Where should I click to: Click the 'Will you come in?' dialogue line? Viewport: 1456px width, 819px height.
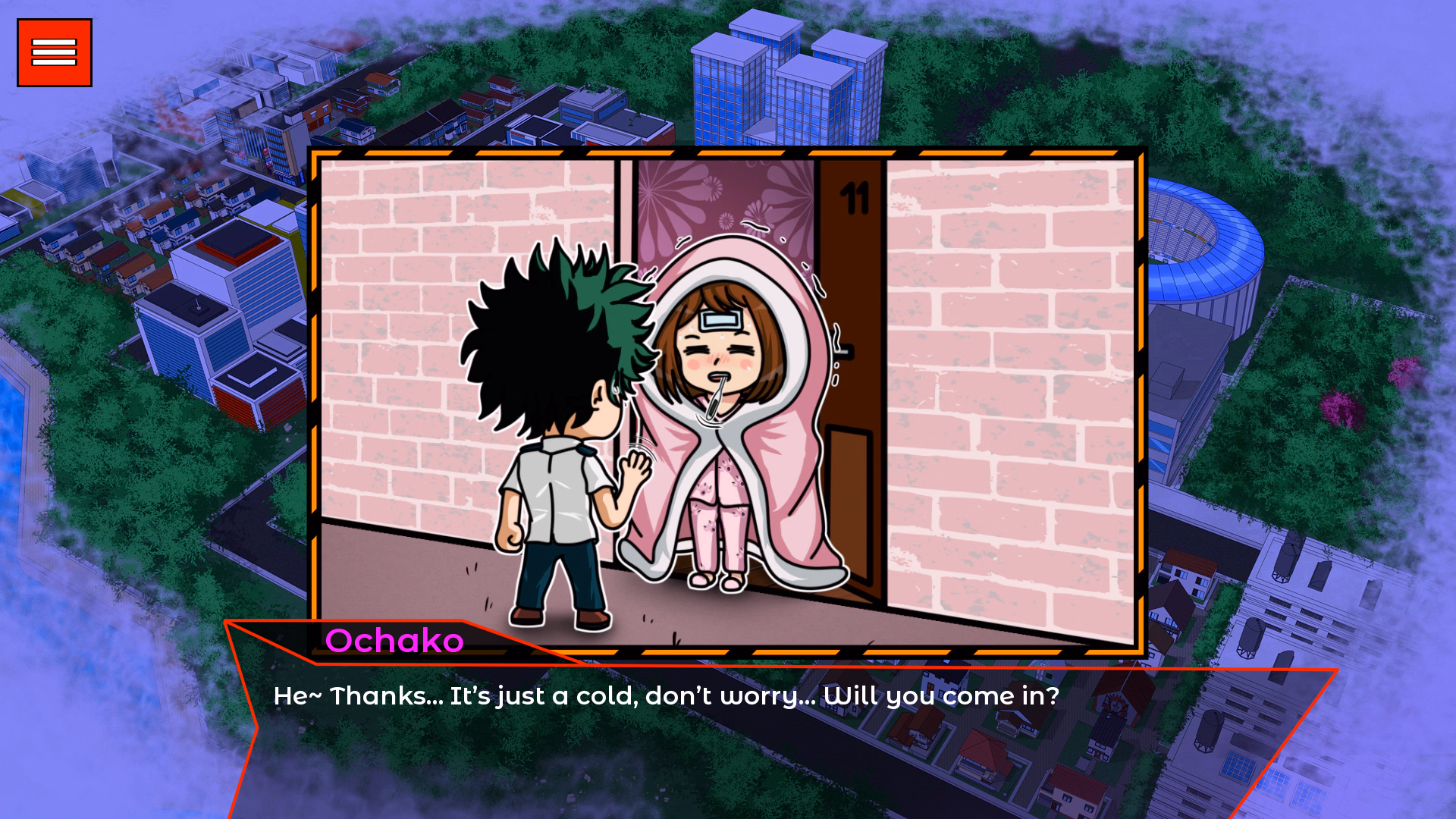[x=940, y=695]
